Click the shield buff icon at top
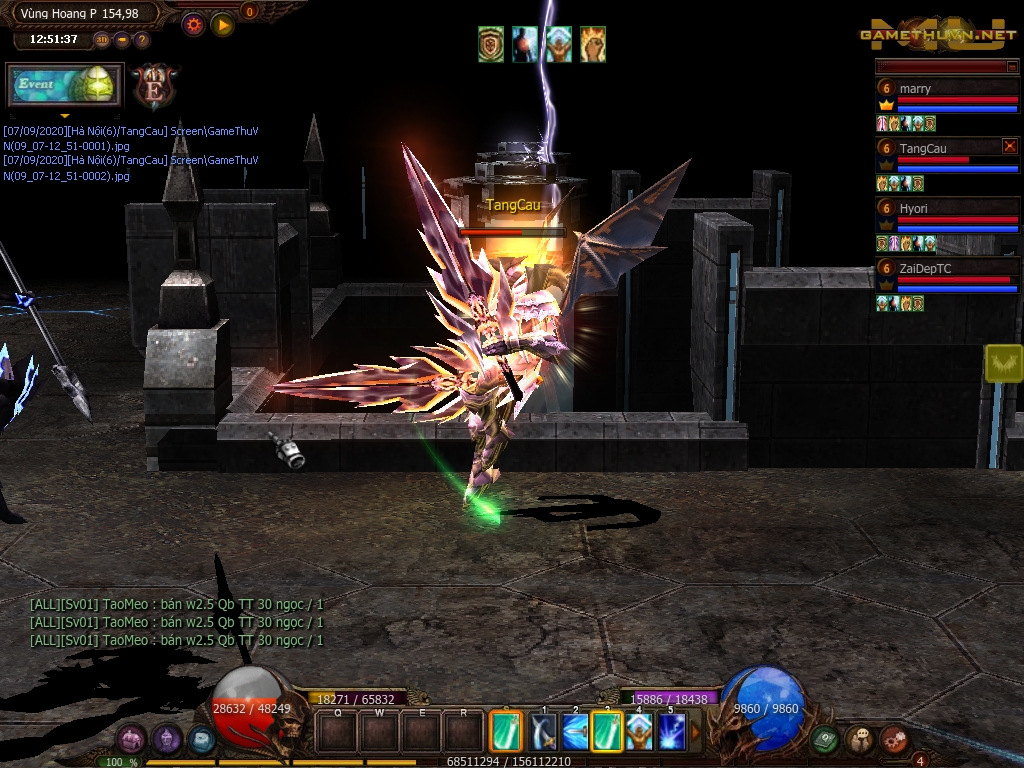Image resolution: width=1024 pixels, height=768 pixels. pos(491,45)
